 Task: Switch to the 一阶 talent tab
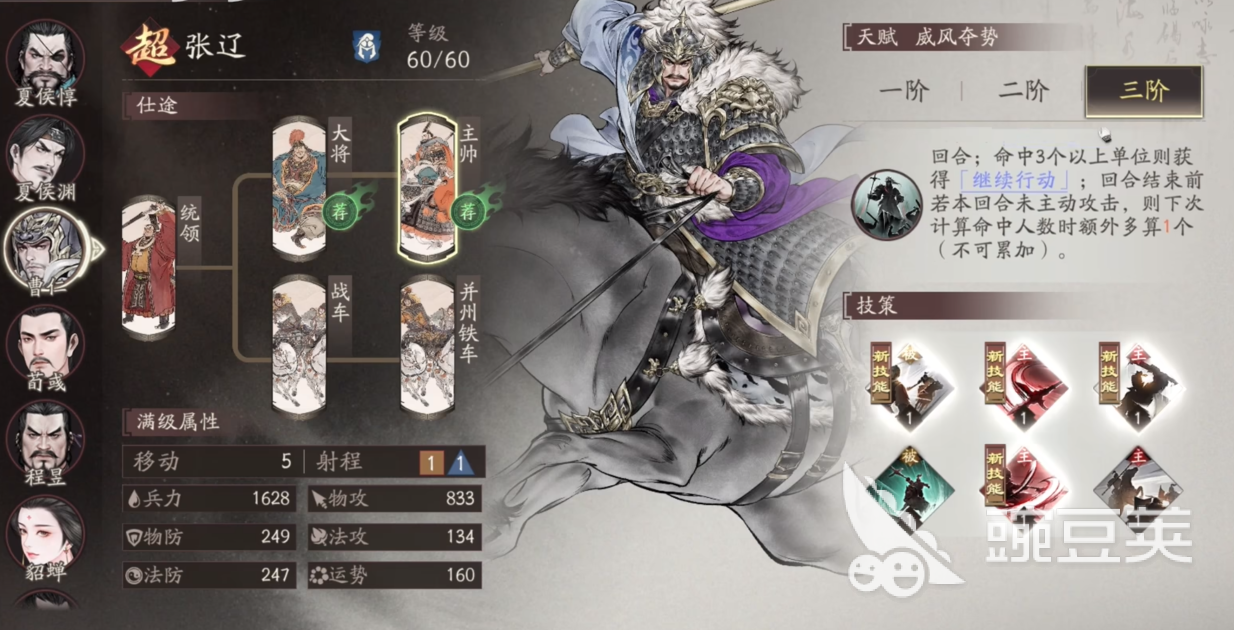coord(904,92)
